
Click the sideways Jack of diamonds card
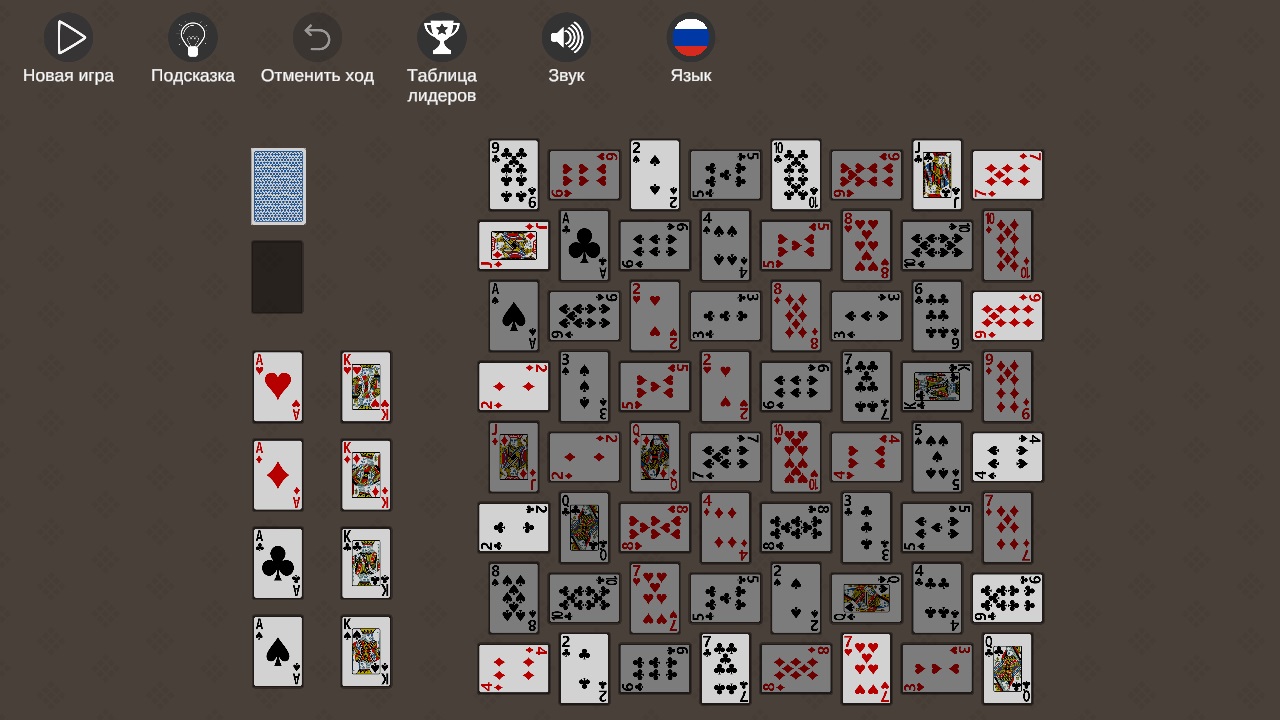click(x=513, y=245)
